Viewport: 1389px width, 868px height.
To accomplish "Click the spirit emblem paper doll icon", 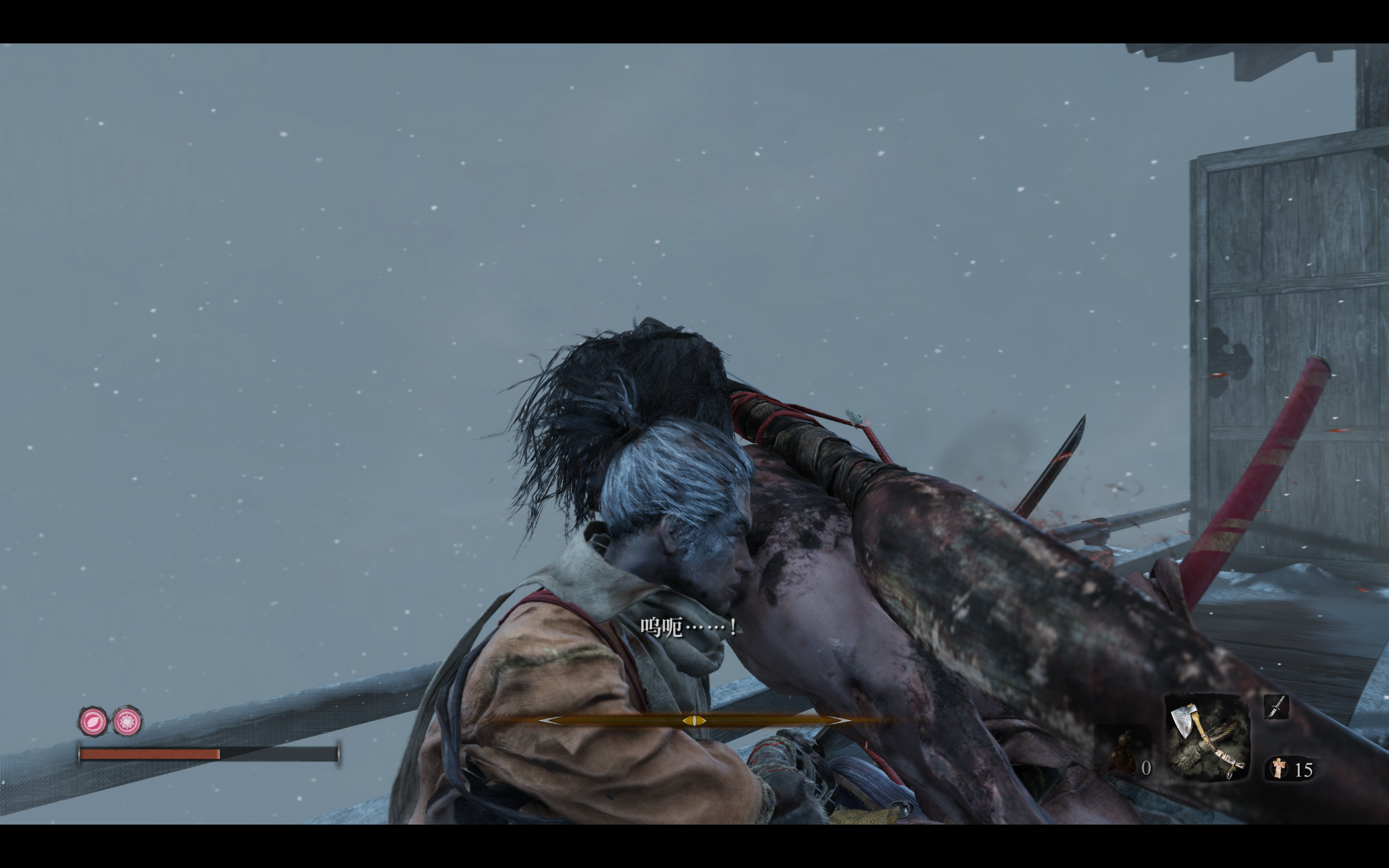I will coord(1279,768).
